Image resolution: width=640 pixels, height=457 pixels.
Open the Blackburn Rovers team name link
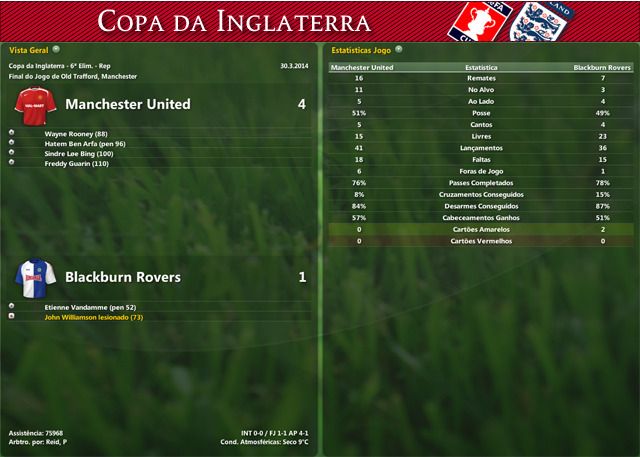(x=123, y=277)
